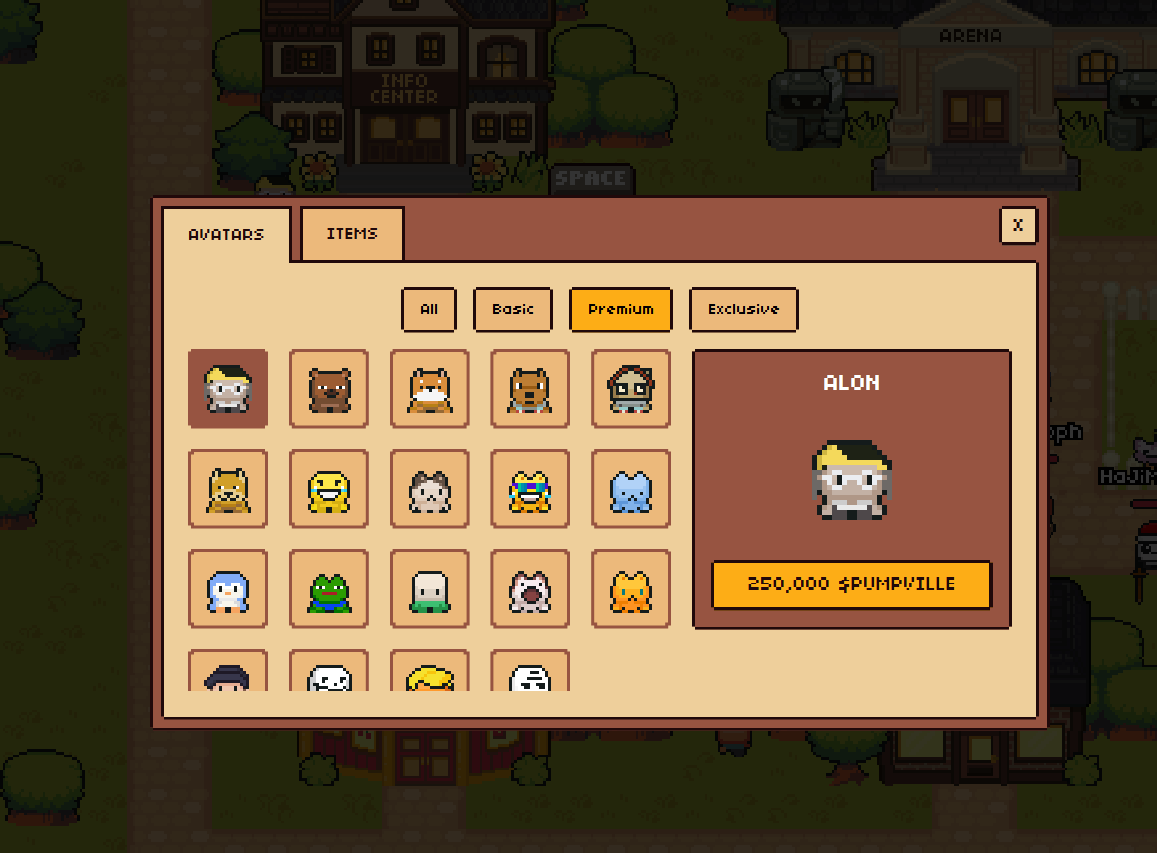Choose the avatar wearing rainbow sunglasses

(x=530, y=489)
